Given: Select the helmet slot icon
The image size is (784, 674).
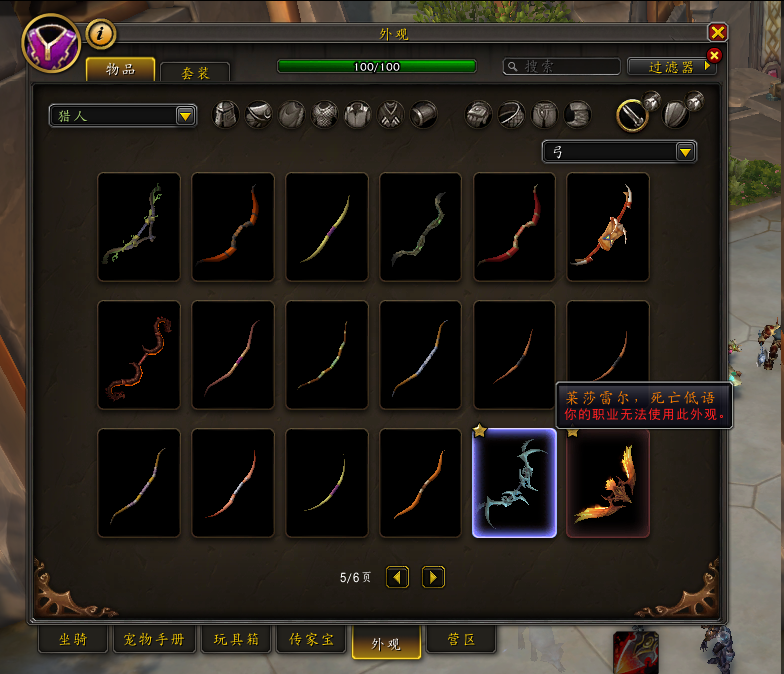Looking at the screenshot, I should coord(226,115).
